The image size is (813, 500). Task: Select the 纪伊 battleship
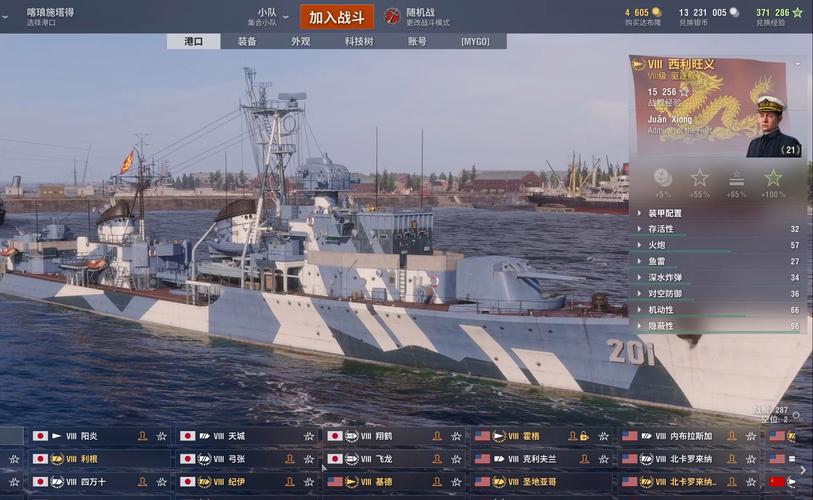point(236,482)
